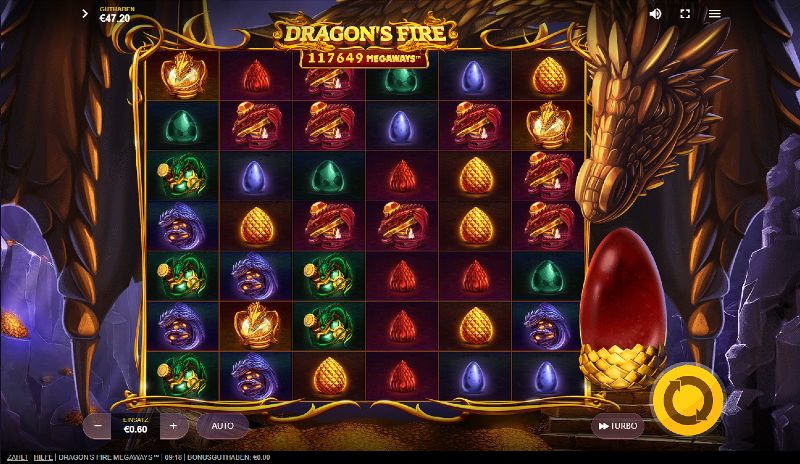Increase the bet with the plus button

click(x=173, y=425)
